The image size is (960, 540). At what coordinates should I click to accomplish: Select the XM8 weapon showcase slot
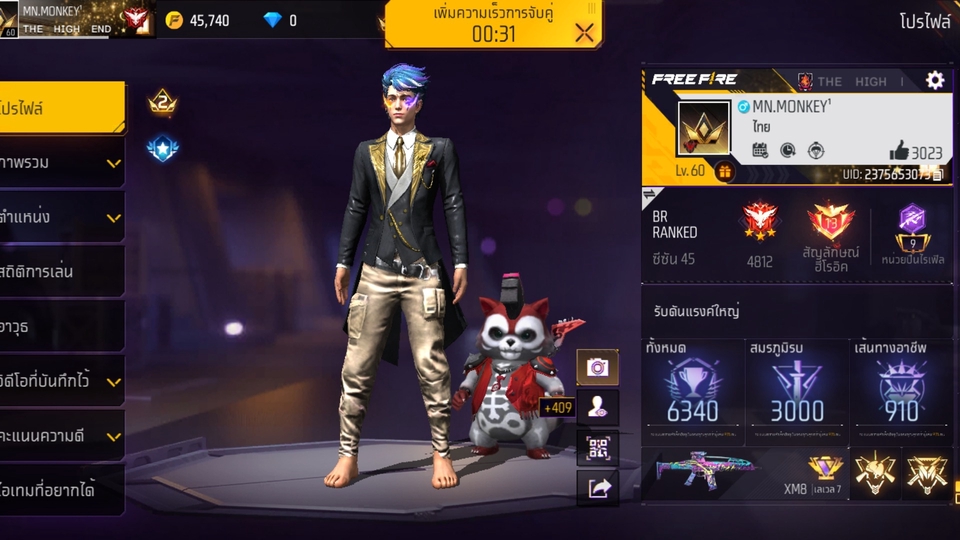pos(744,473)
